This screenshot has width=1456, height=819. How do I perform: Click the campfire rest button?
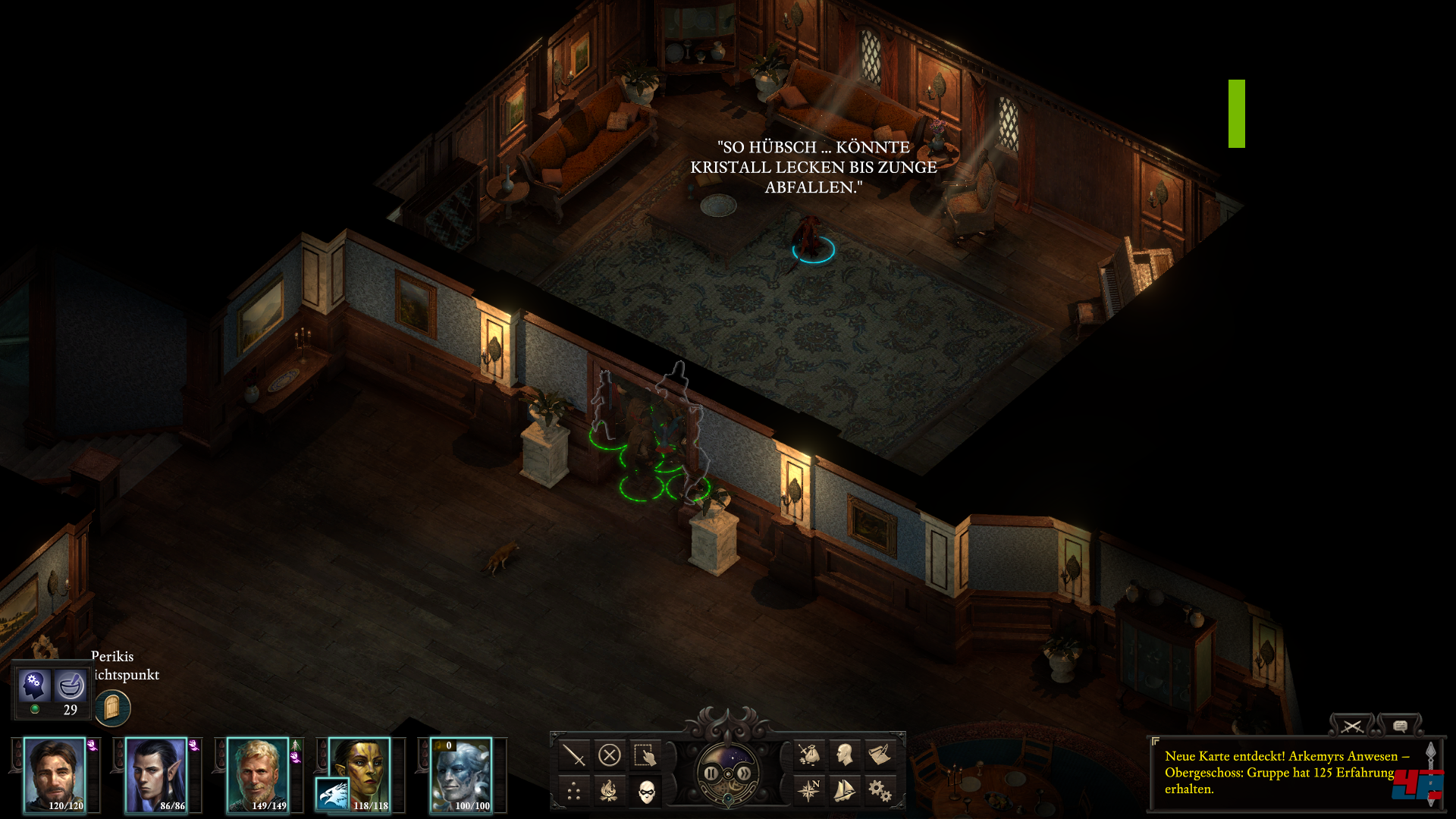pyautogui.click(x=610, y=792)
